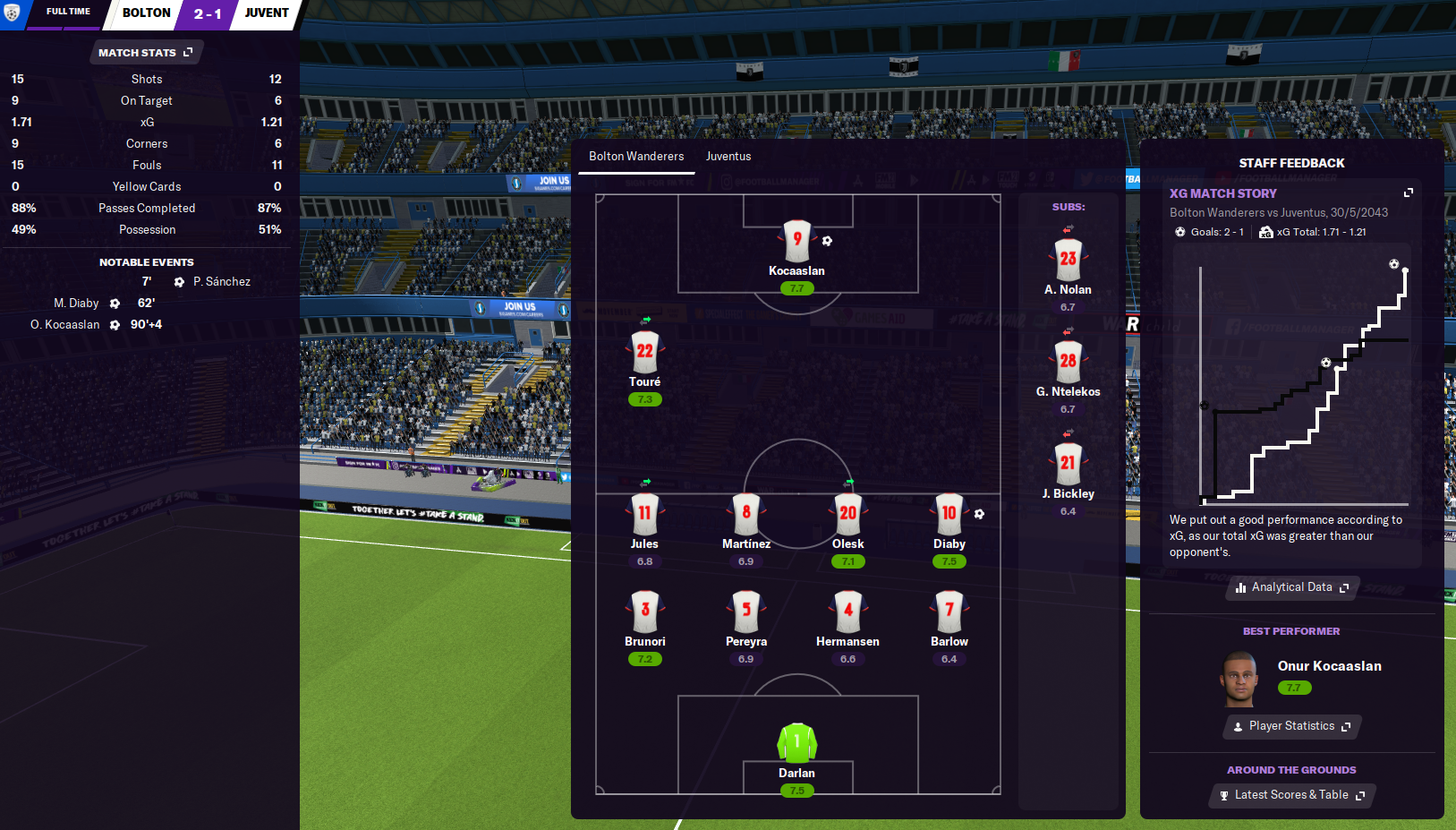Select substitute G. Ntelekos
Image resolution: width=1456 pixels, height=830 pixels.
[1068, 362]
